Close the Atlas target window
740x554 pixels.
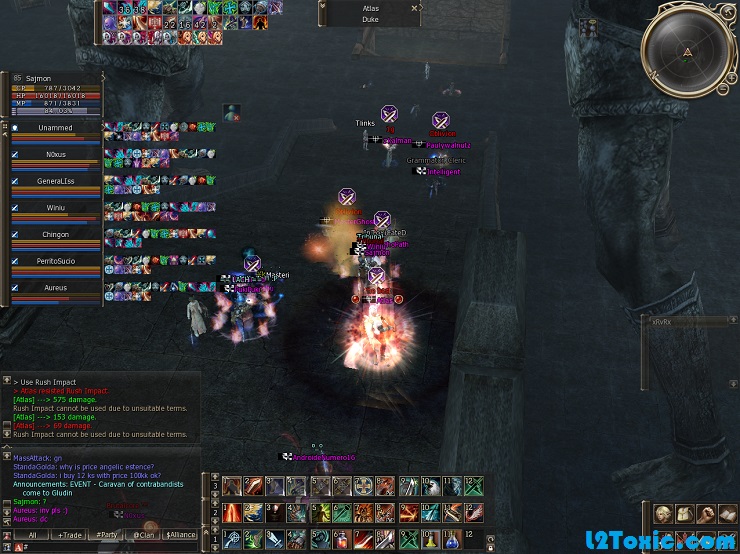coord(414,8)
